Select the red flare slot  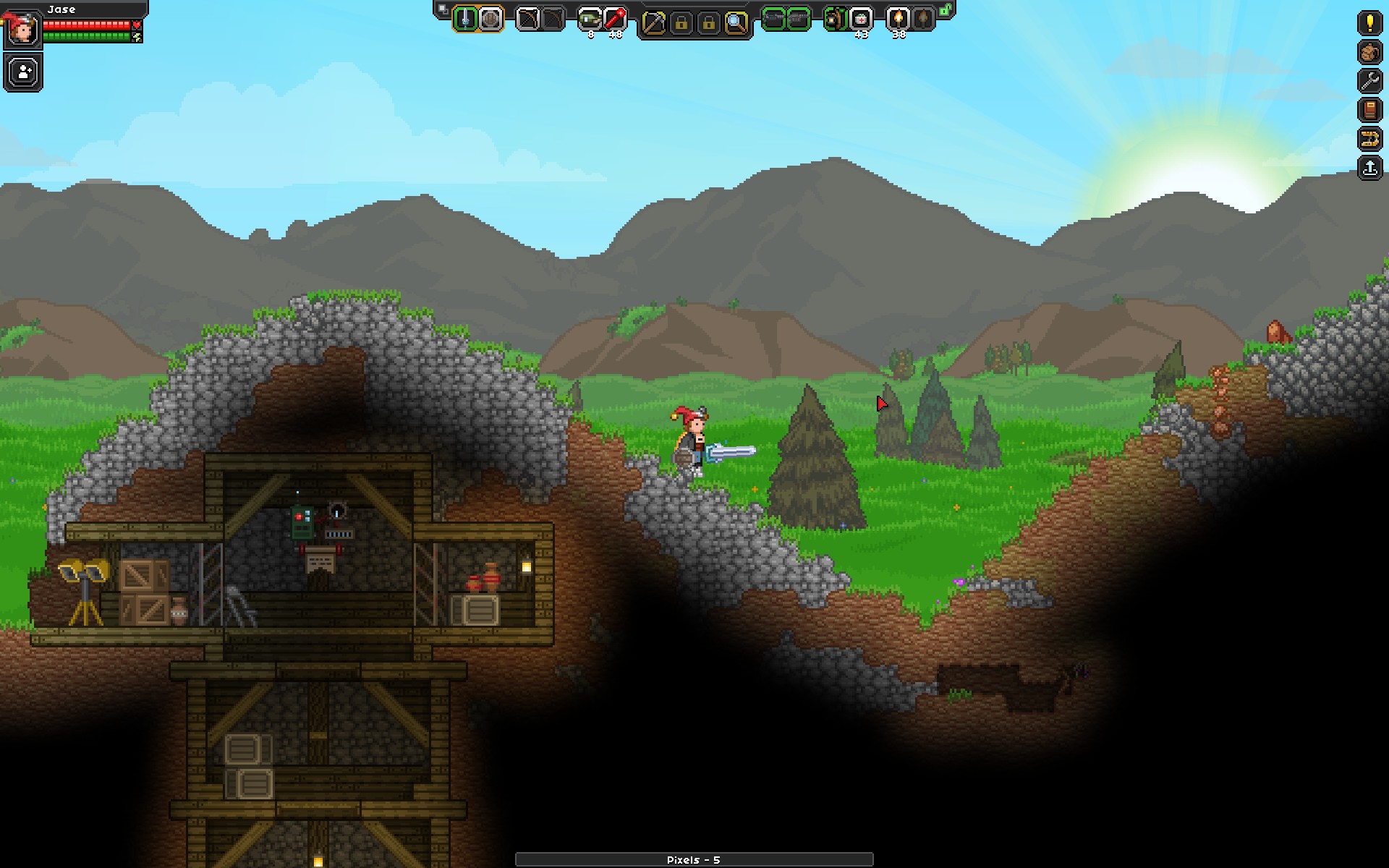[615, 19]
